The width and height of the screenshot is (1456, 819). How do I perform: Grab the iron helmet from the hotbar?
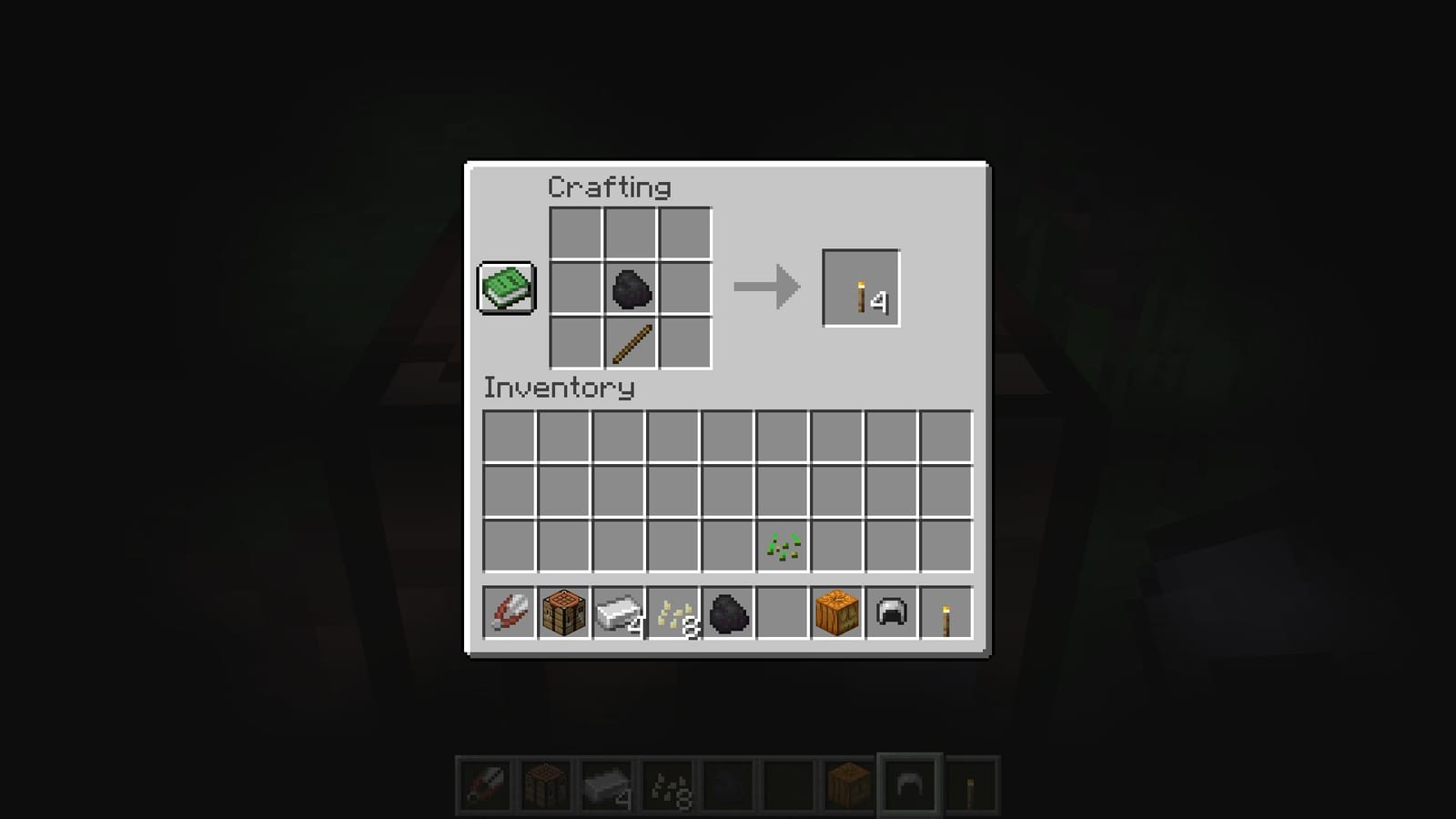[889, 614]
